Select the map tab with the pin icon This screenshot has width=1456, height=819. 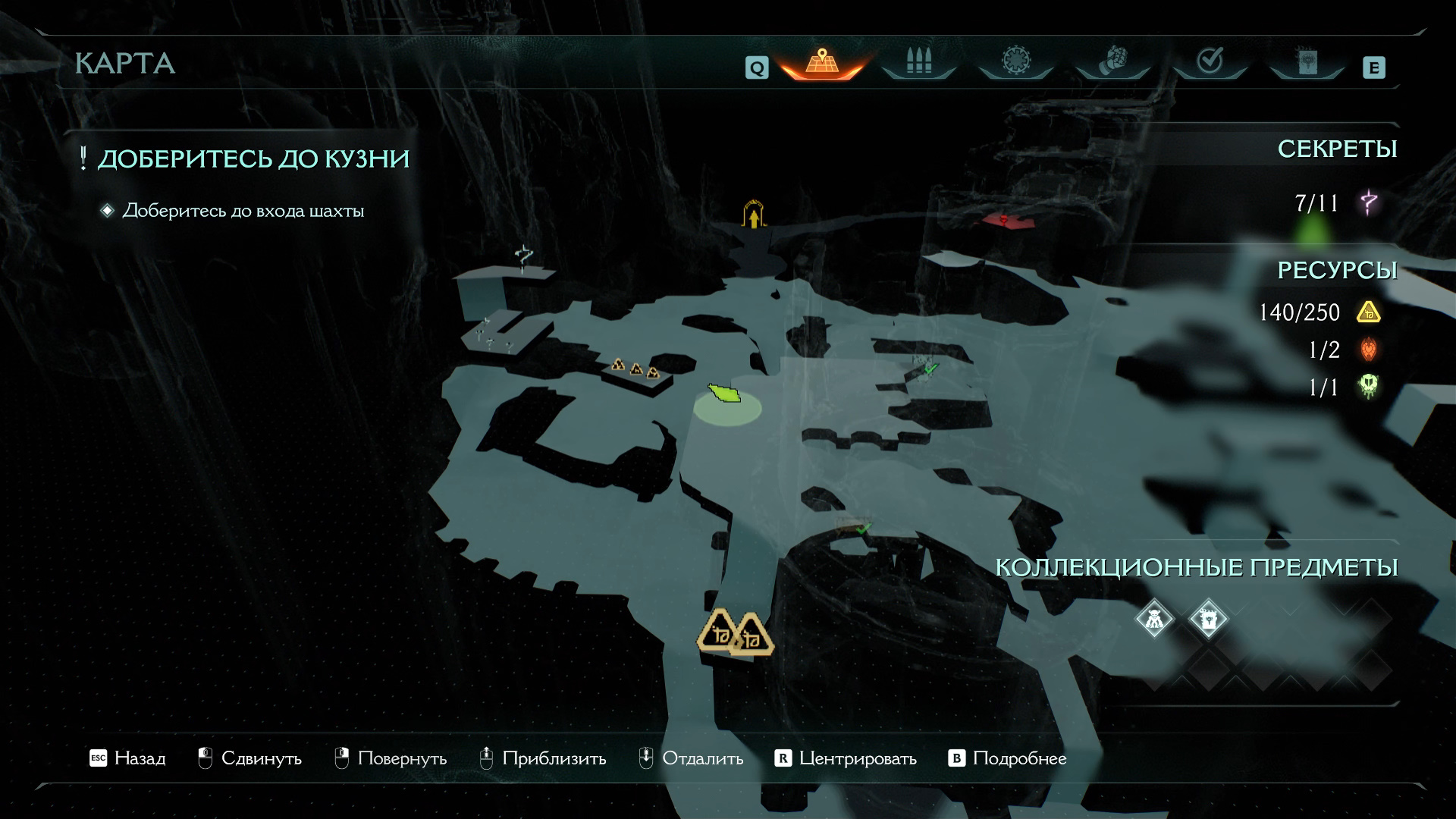822,62
